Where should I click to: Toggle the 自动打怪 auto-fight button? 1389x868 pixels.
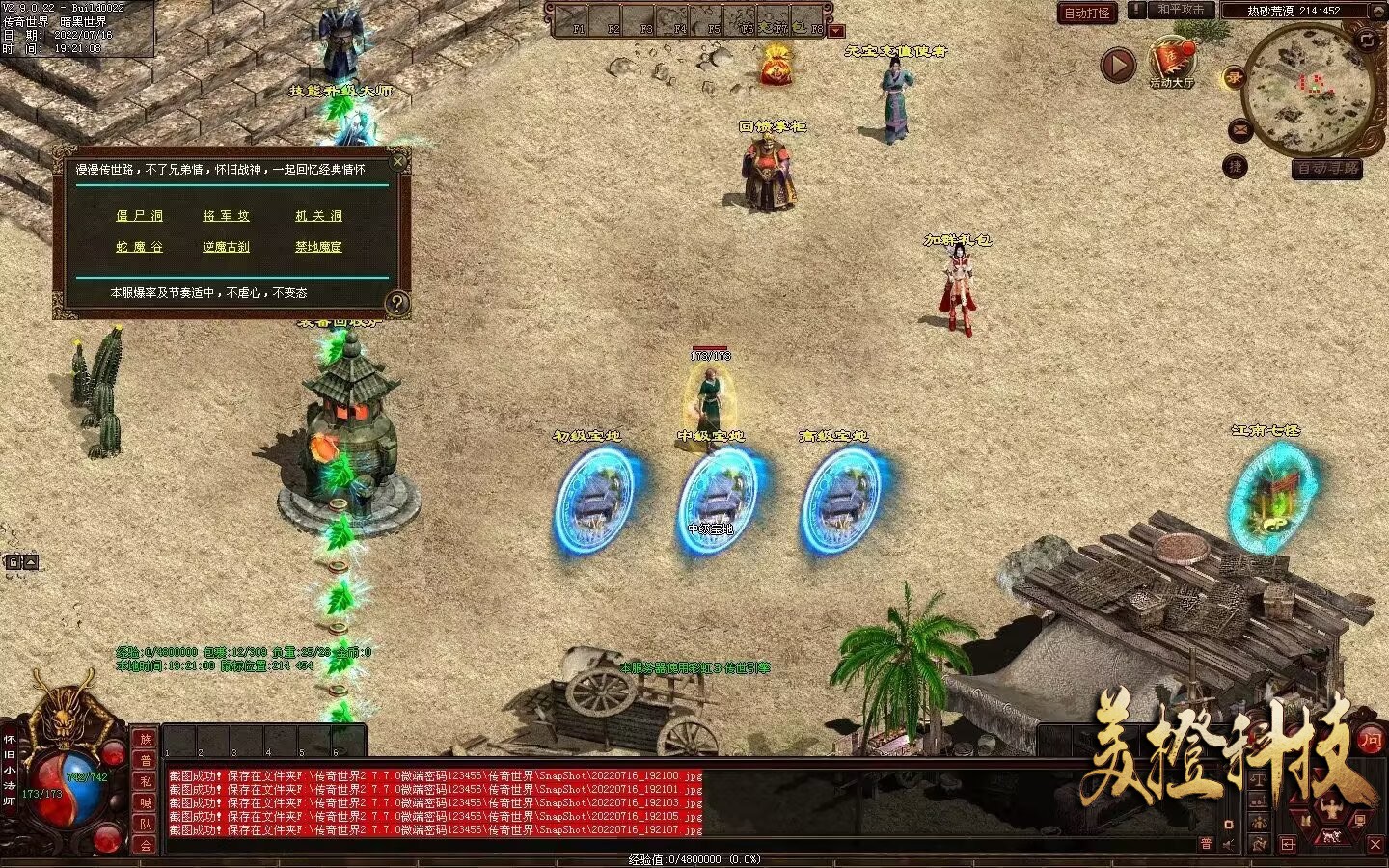coord(1087,13)
